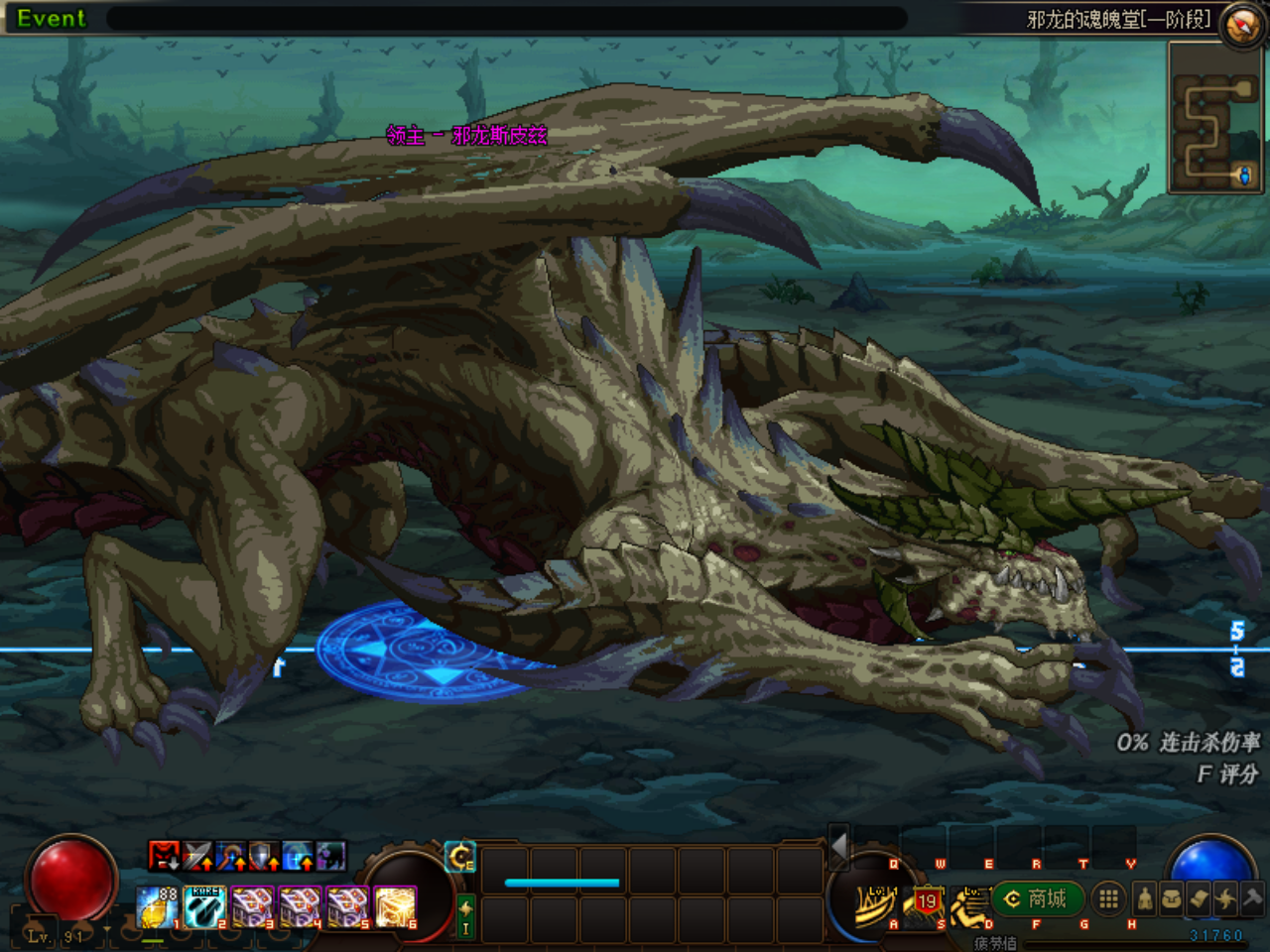Viewport: 1270px width, 952px height.
Task: Open the character info icon
Action: pos(1145,899)
